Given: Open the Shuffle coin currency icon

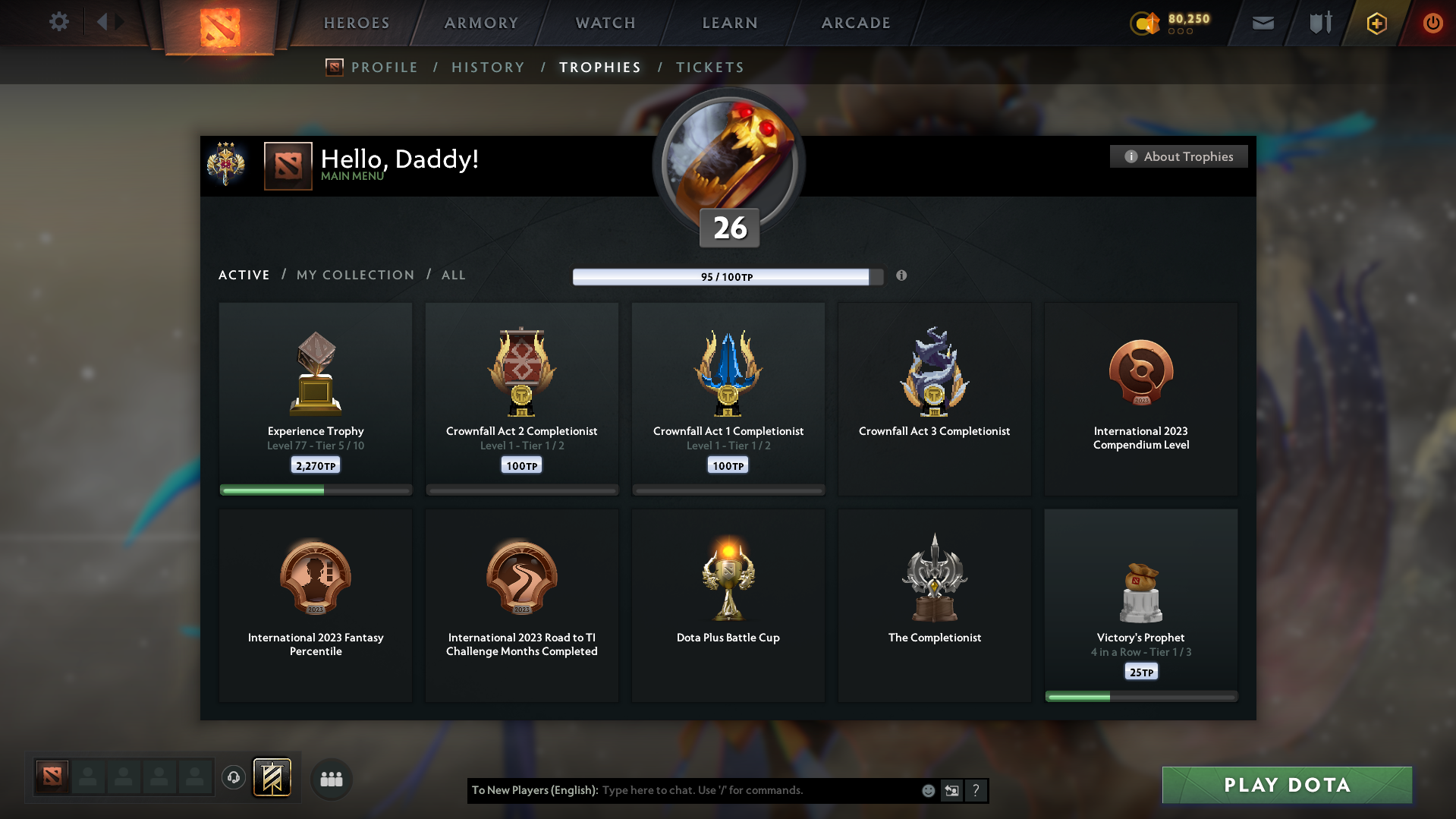Looking at the screenshot, I should point(1146,24).
